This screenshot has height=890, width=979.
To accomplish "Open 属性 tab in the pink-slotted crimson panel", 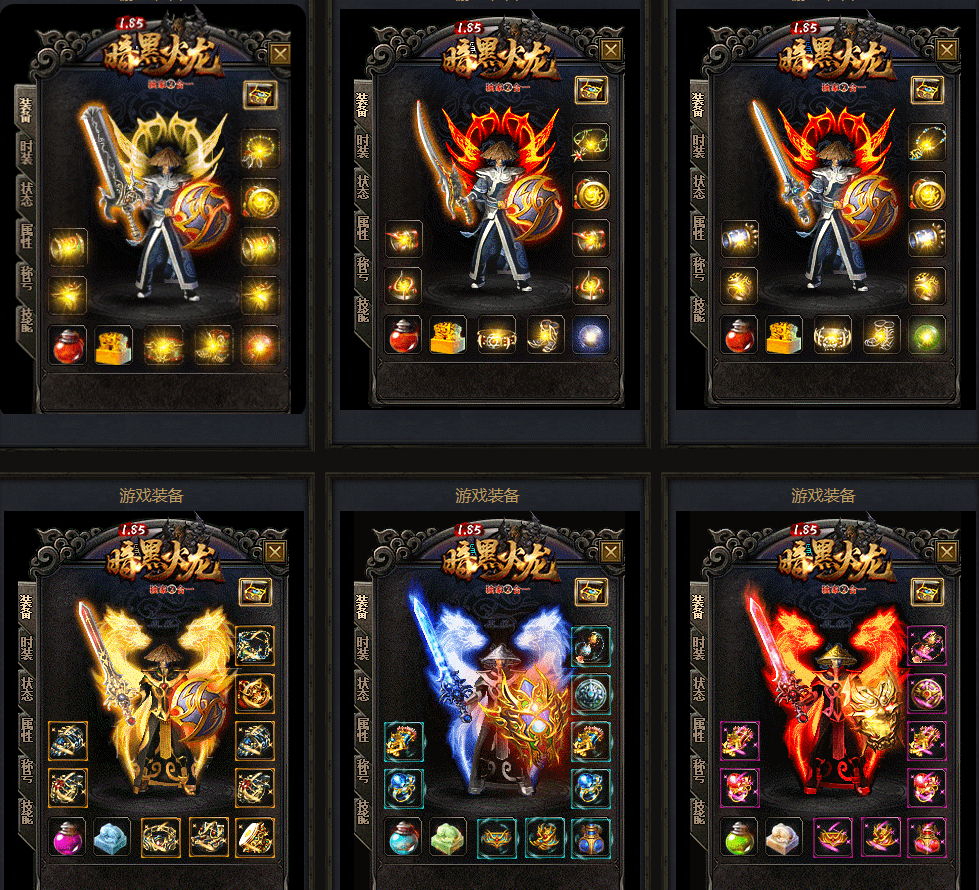I will coord(697,730).
